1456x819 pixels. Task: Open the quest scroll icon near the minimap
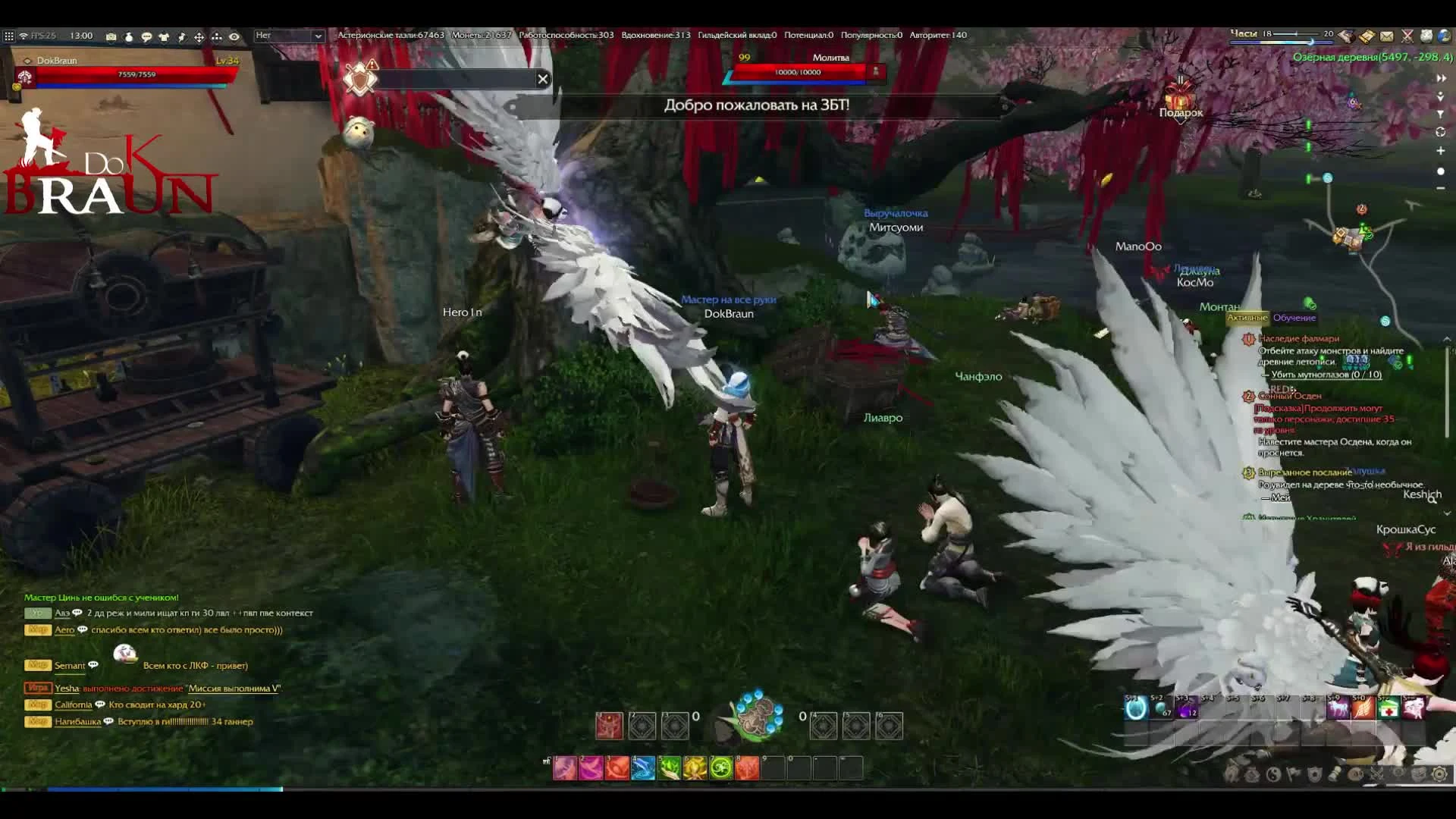1367,36
